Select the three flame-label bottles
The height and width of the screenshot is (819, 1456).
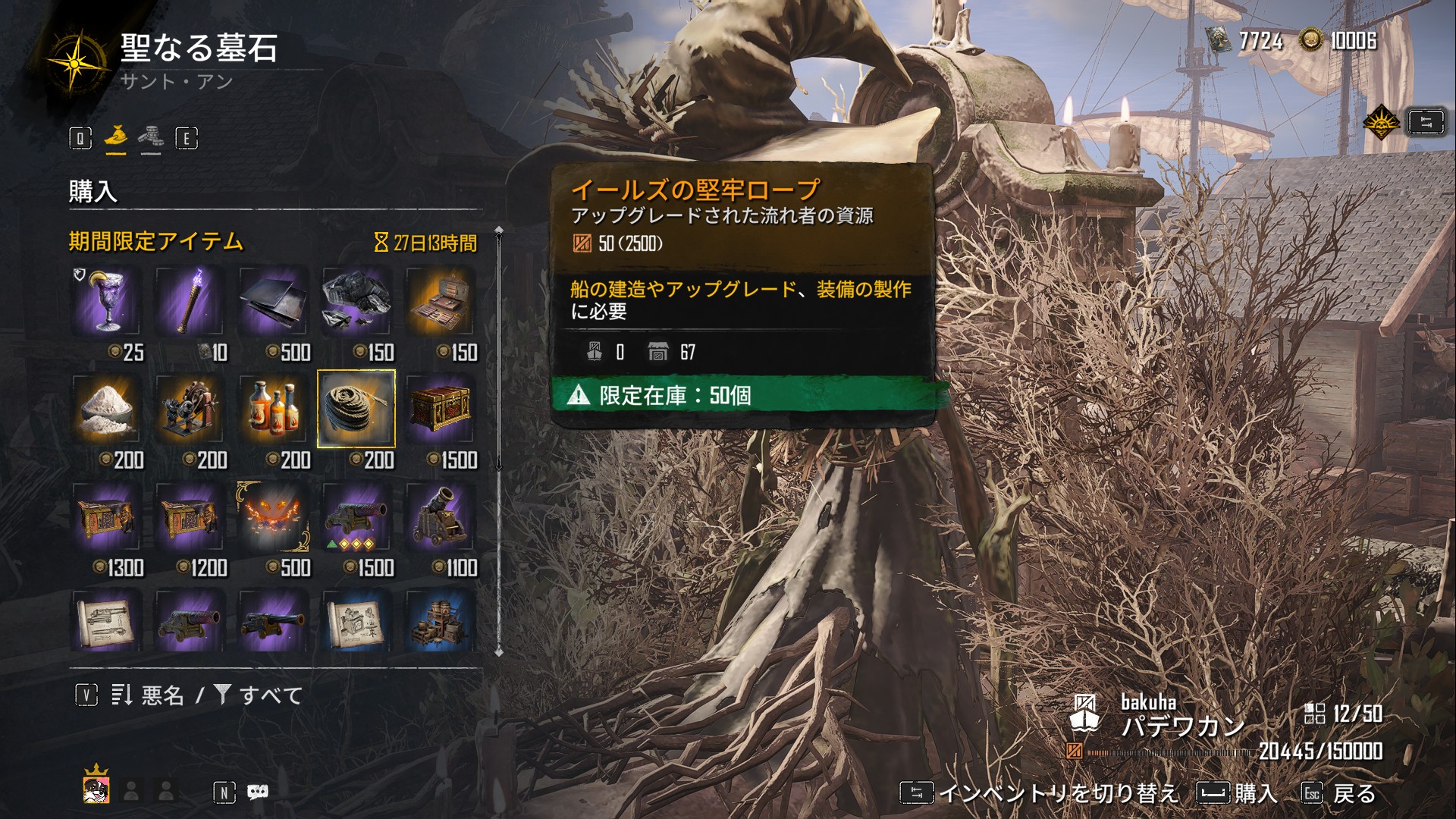click(273, 409)
